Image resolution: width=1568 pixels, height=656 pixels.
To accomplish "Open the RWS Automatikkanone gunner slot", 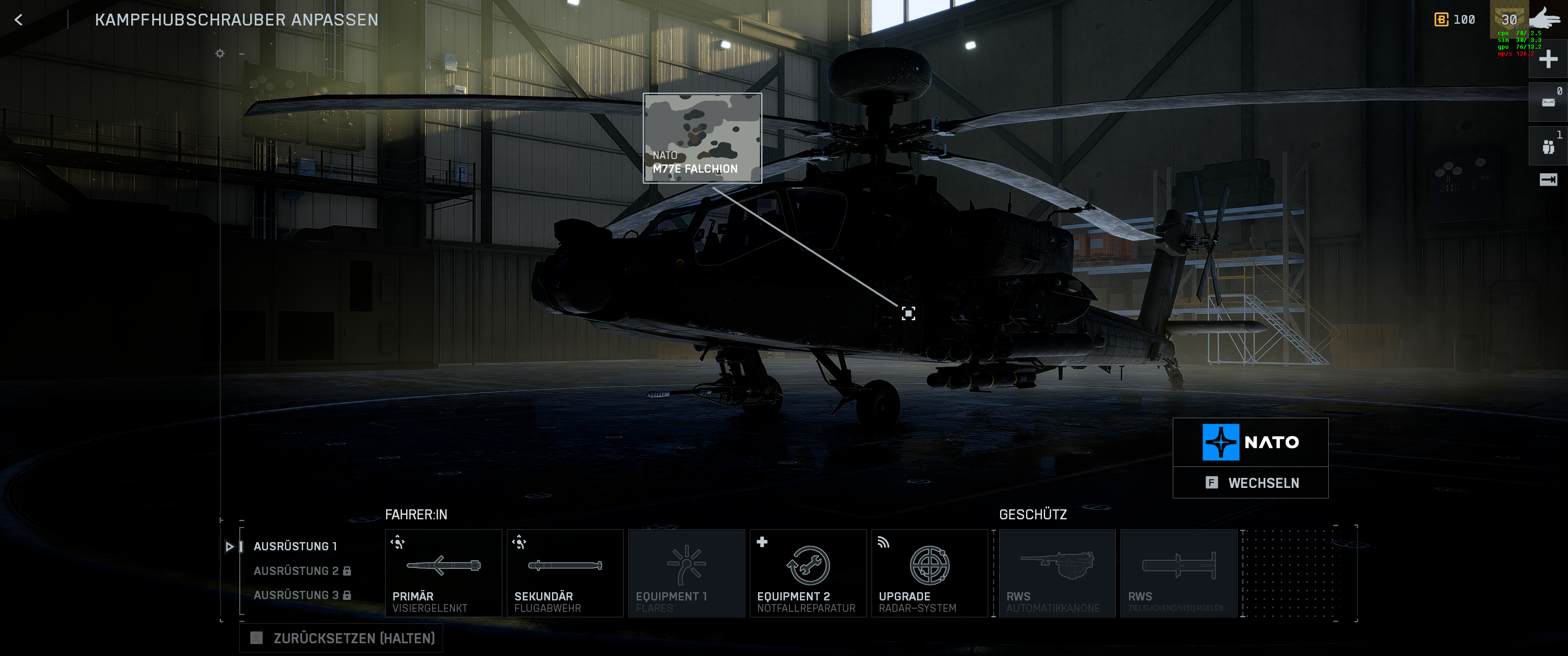I will click(1057, 573).
